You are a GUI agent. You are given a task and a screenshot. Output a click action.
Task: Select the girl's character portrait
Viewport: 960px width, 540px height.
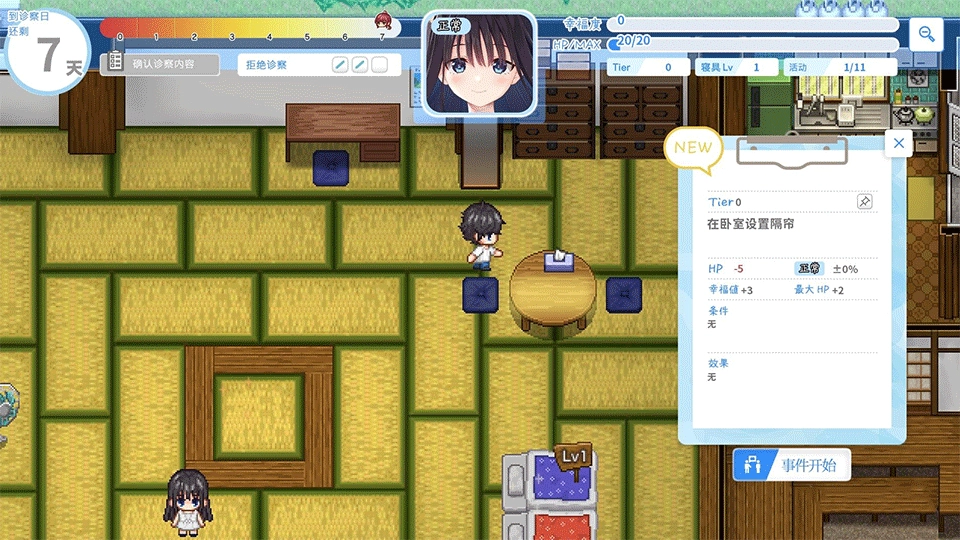tap(478, 62)
